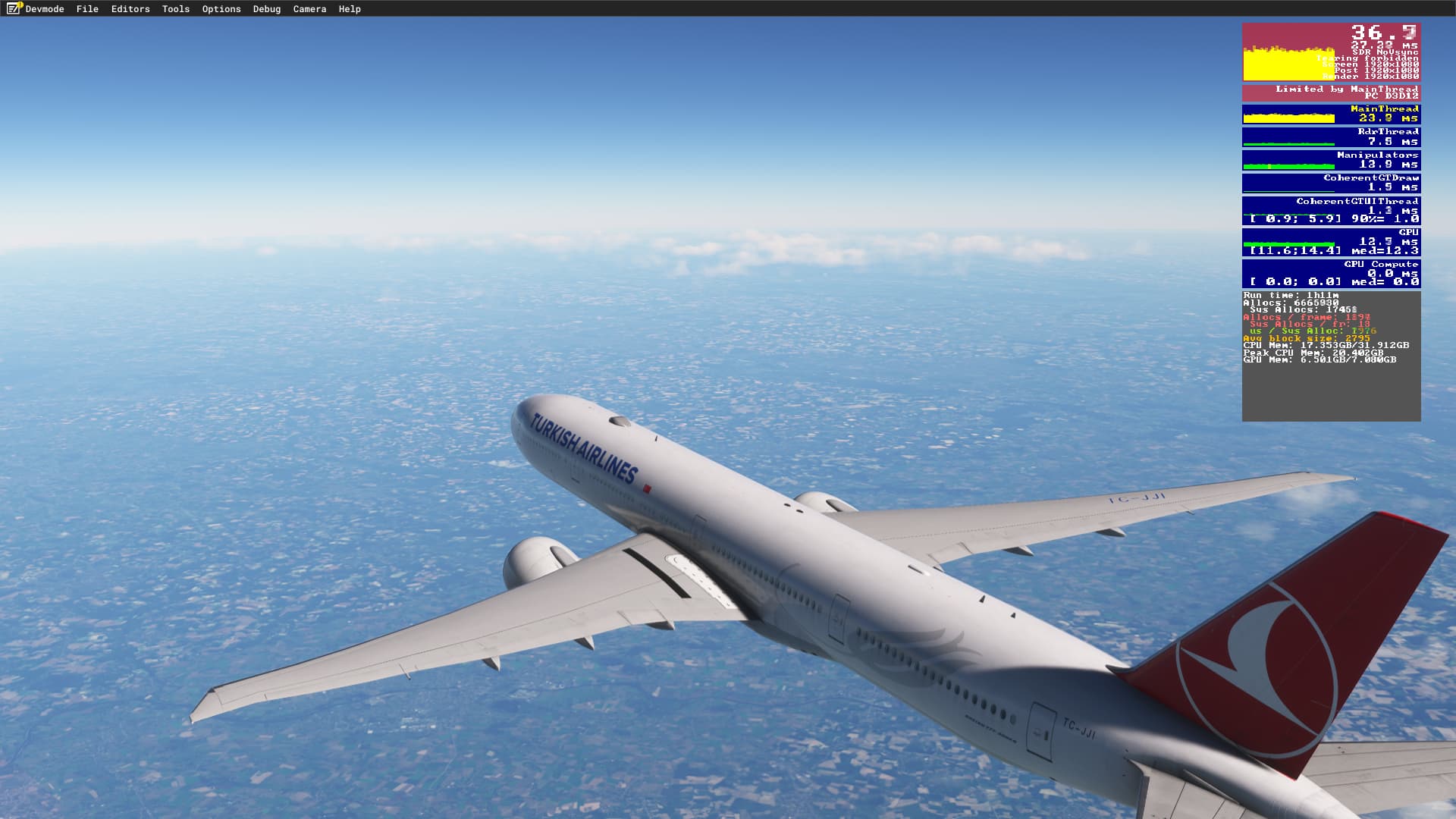Open the Editors menu
The width and height of the screenshot is (1456, 819).
click(130, 8)
